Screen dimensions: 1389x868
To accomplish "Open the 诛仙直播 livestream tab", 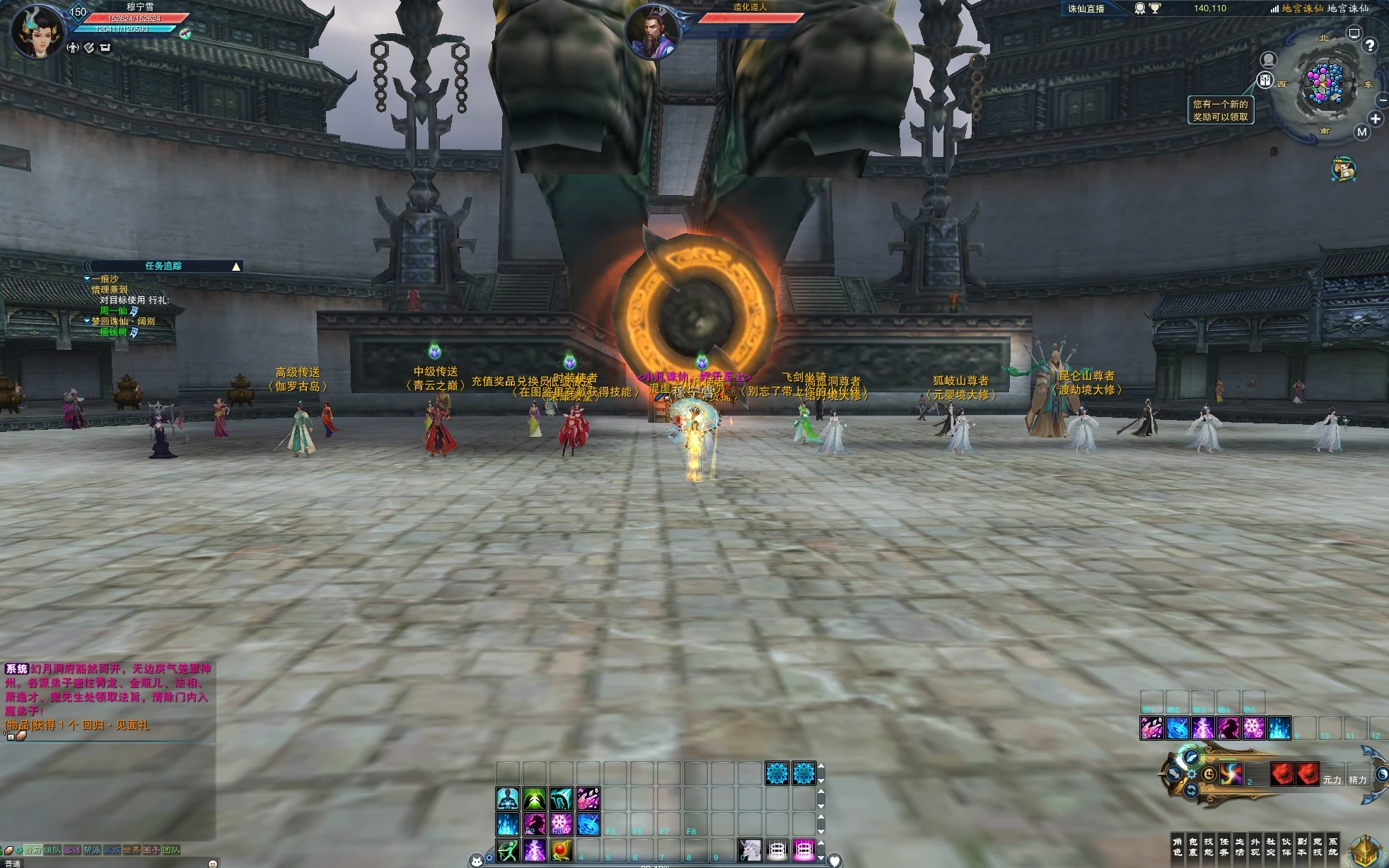I will click(x=1086, y=8).
